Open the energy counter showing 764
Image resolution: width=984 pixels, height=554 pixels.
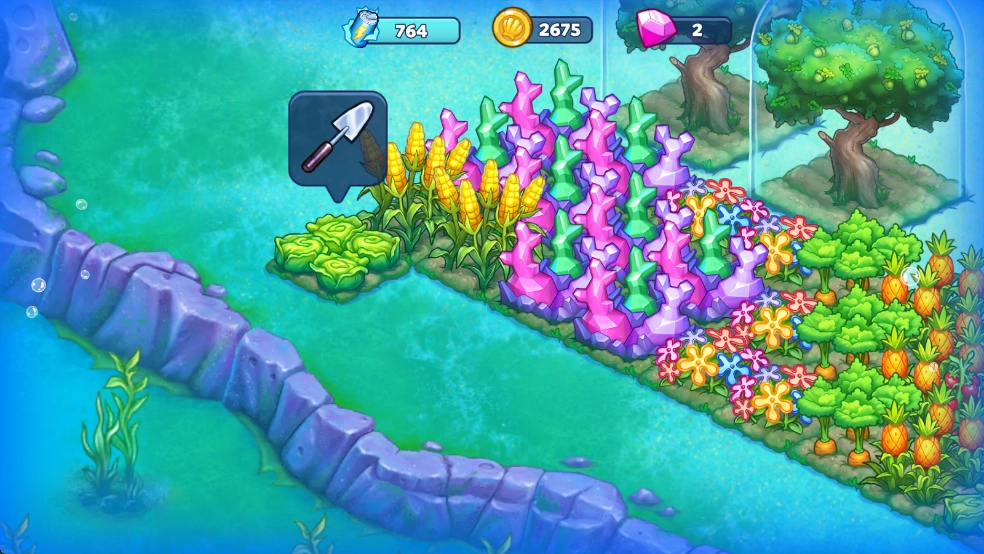tap(402, 30)
